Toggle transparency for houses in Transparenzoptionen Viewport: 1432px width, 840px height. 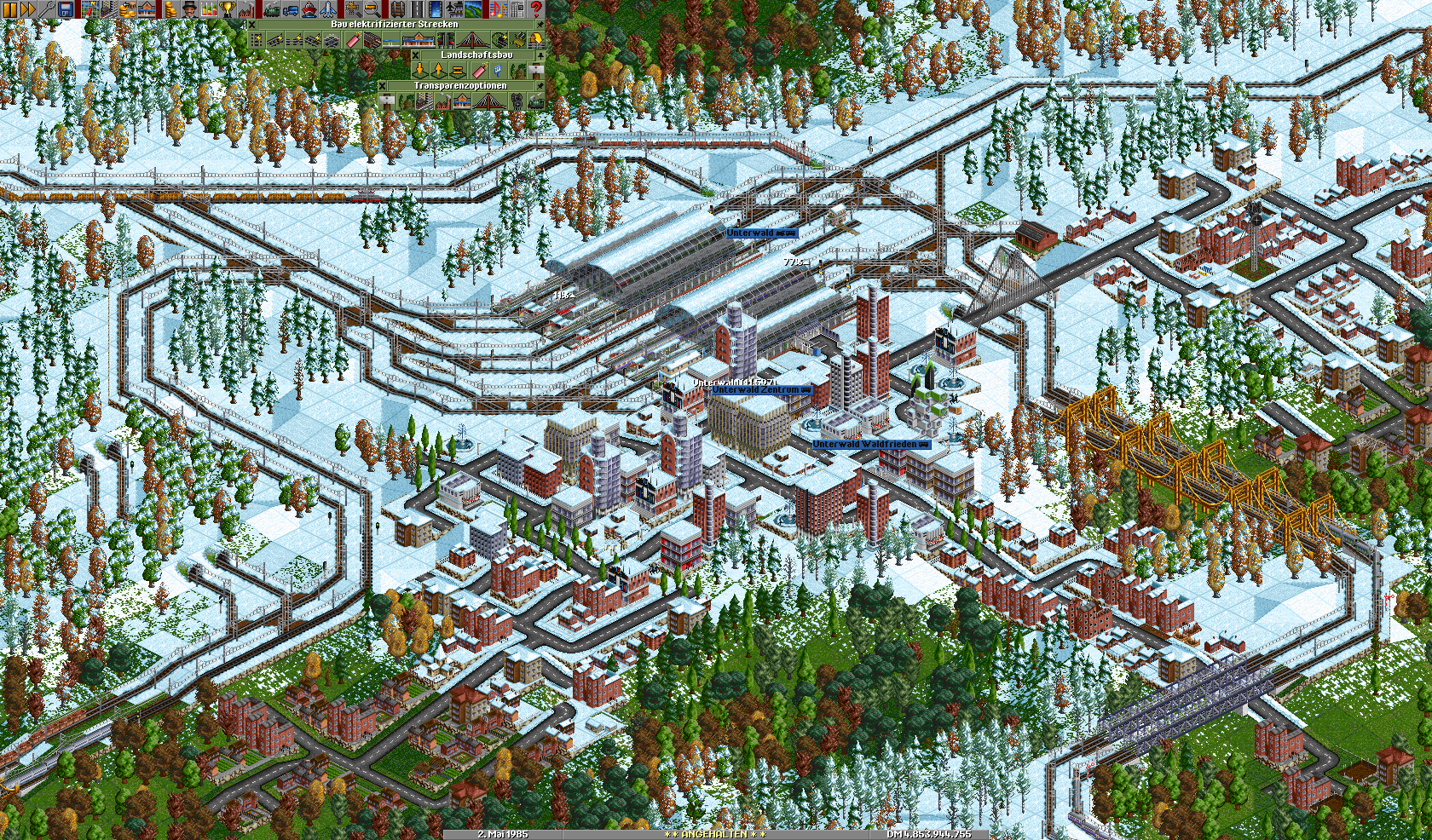[x=424, y=102]
